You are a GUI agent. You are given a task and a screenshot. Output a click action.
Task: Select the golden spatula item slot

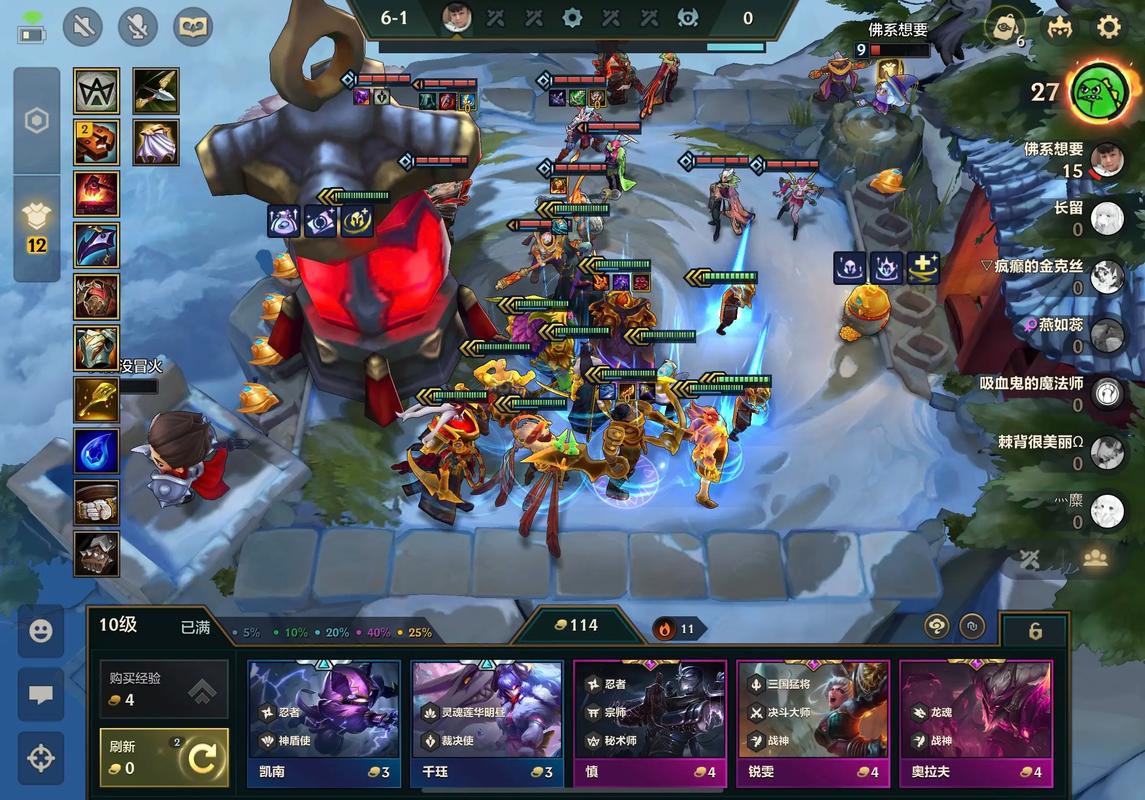[x=97, y=399]
